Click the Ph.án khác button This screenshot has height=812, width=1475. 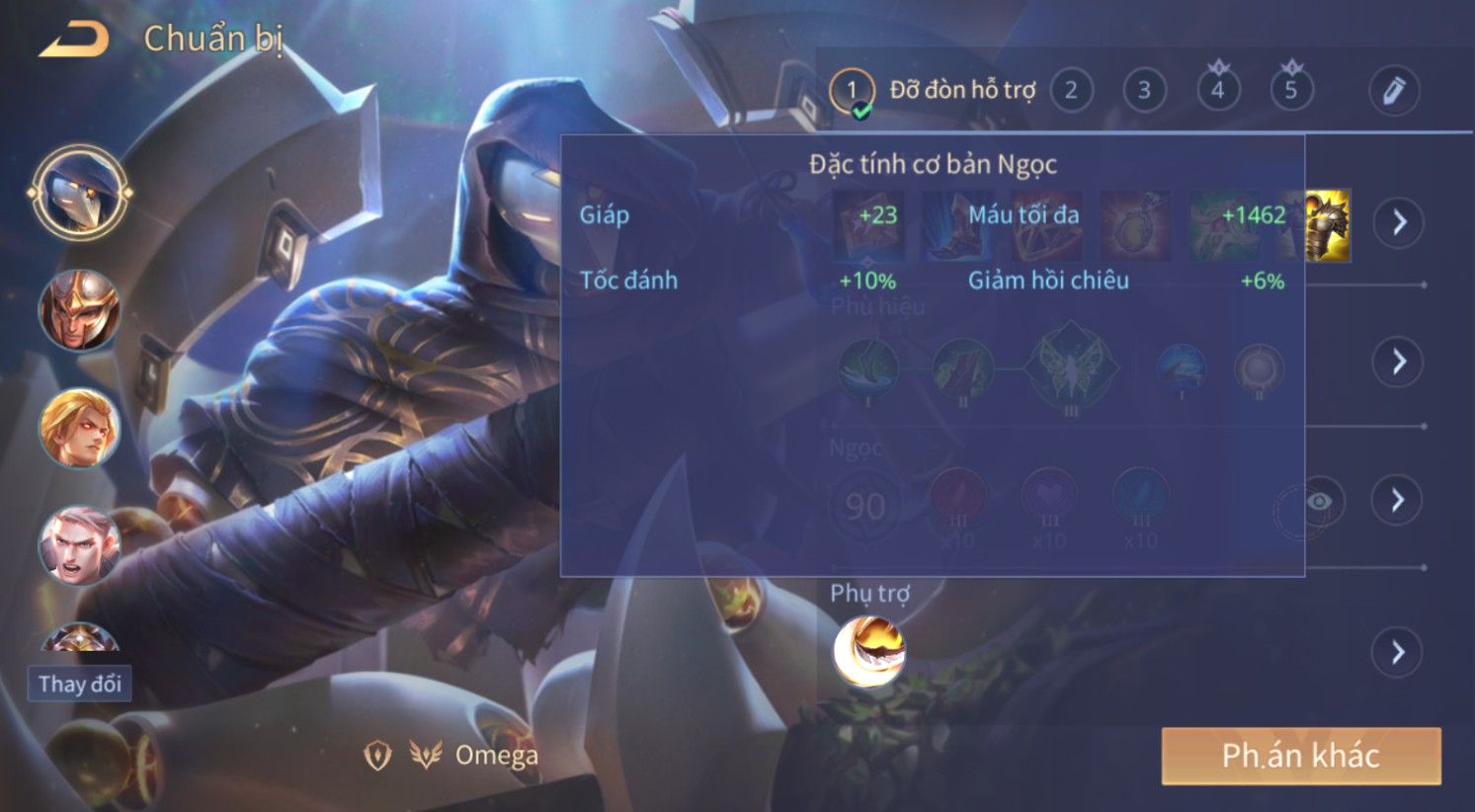click(1300, 756)
